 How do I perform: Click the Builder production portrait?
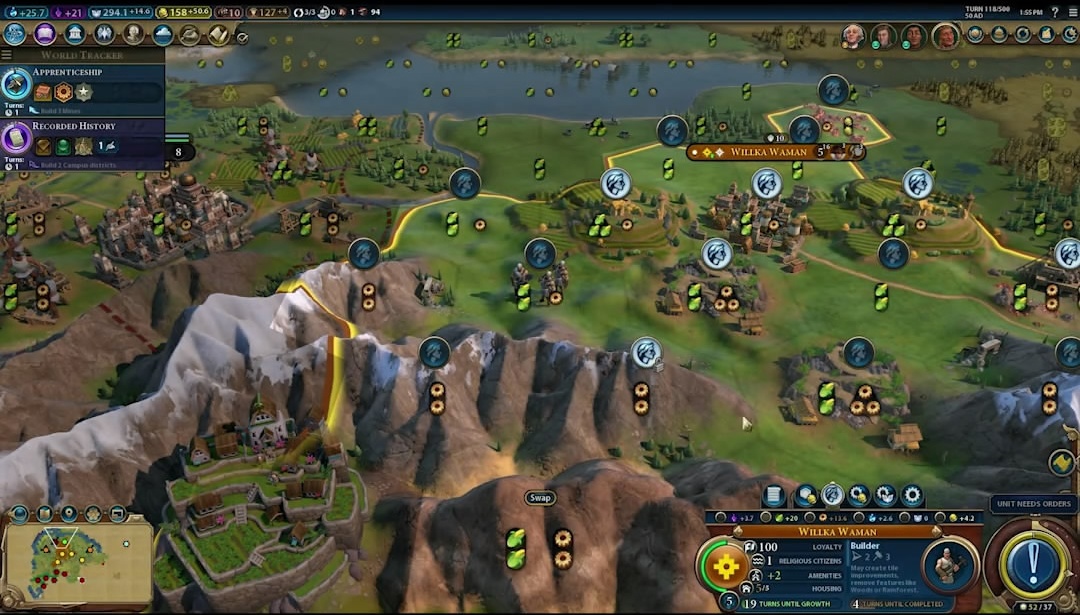[946, 565]
